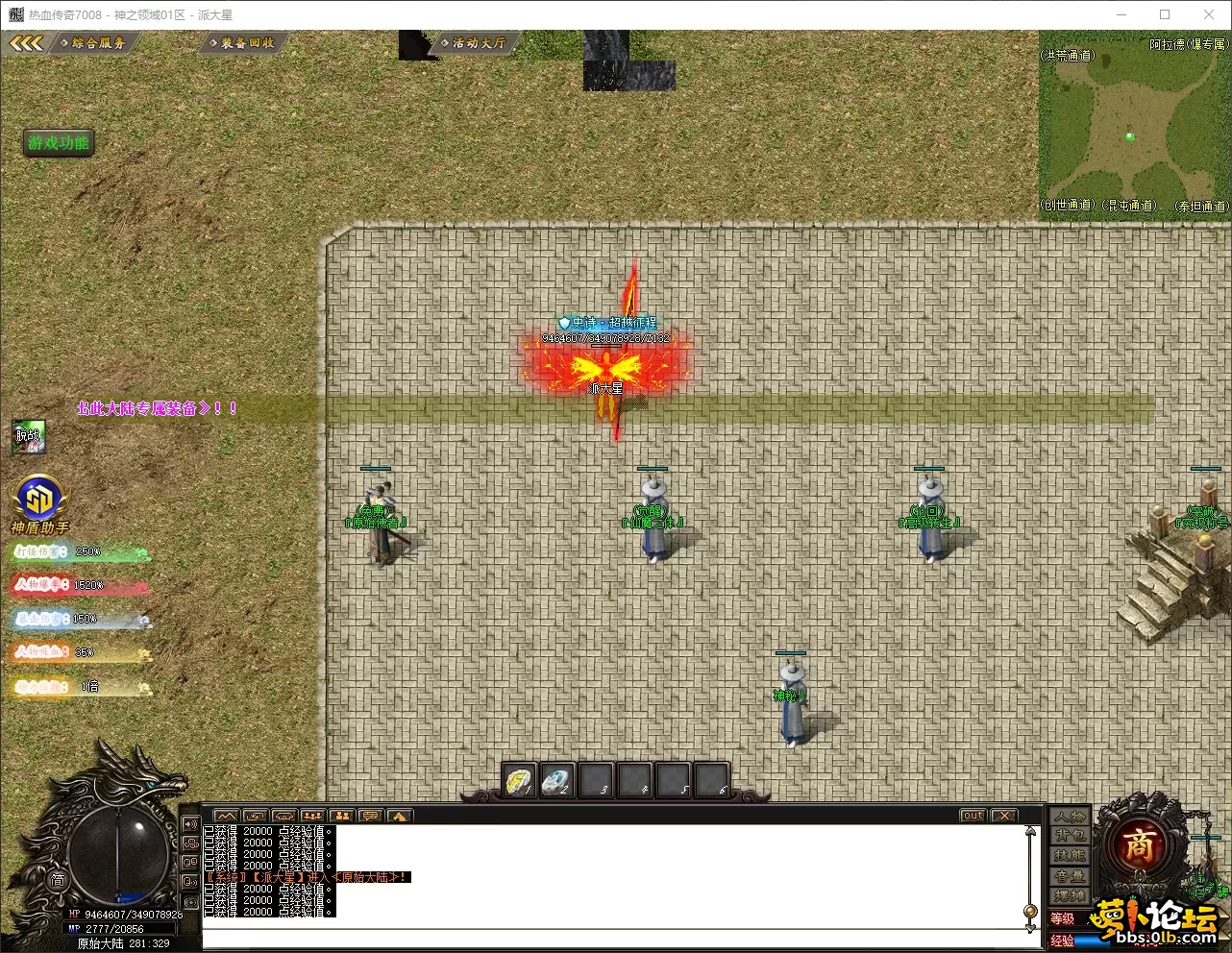Open the 音量 volume settings

(x=1070, y=876)
